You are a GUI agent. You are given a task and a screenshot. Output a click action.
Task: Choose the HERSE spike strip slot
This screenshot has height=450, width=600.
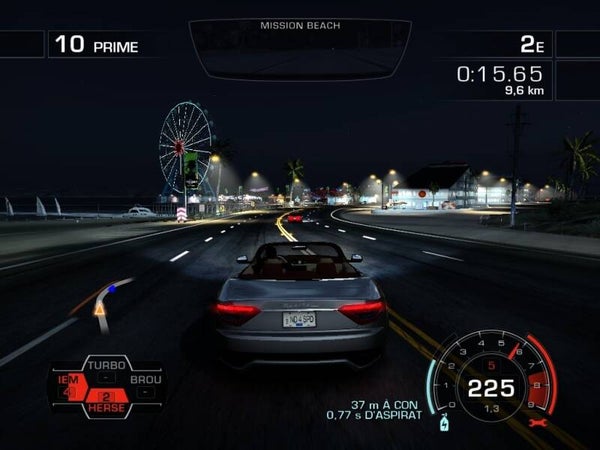pos(107,402)
